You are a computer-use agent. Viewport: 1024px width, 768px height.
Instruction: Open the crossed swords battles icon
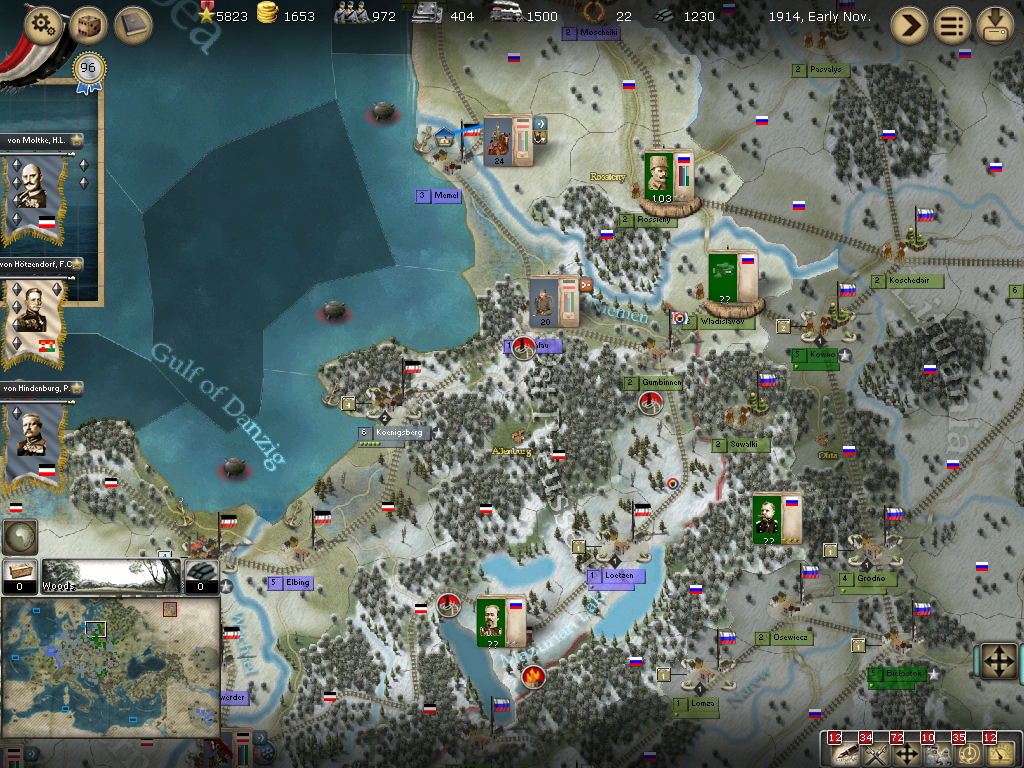point(876,752)
